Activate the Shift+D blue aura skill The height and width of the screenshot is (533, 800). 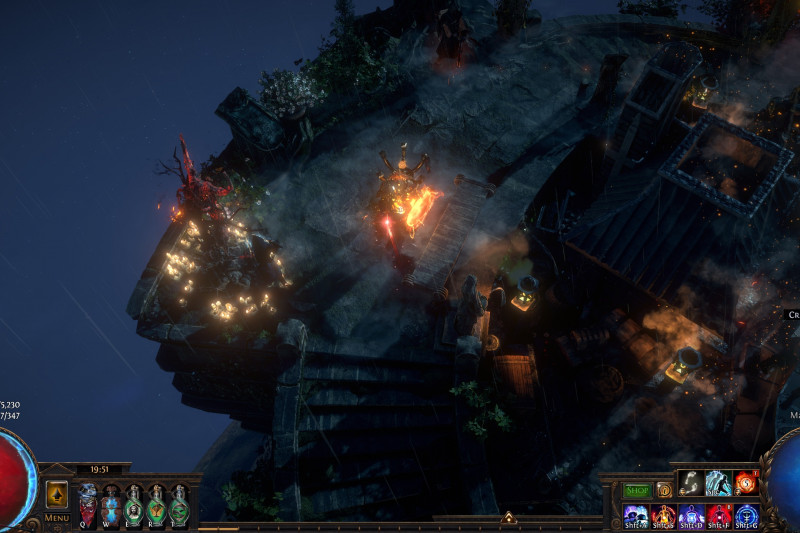coord(691,515)
